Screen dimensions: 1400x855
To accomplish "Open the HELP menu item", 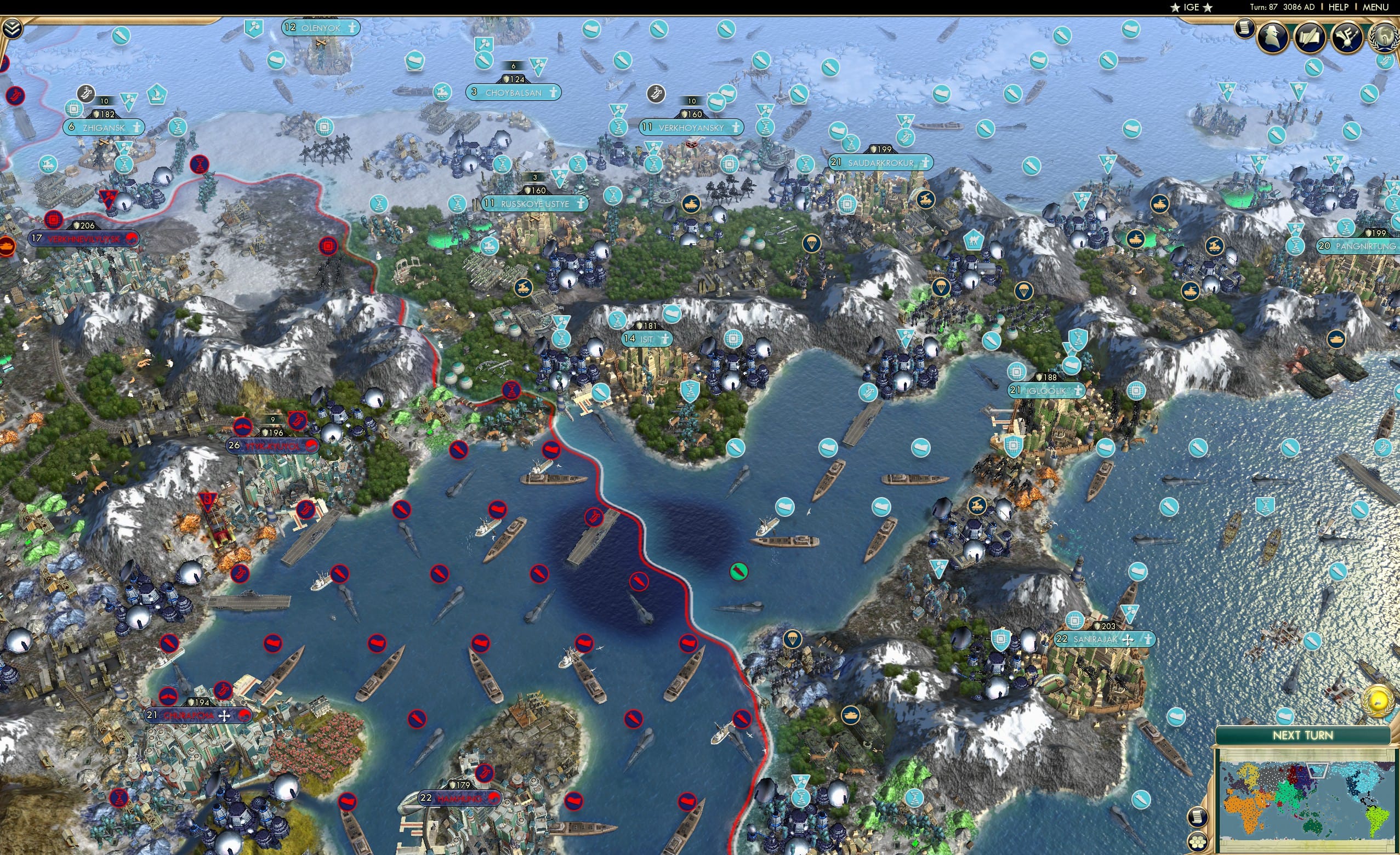I will coord(1339,7).
